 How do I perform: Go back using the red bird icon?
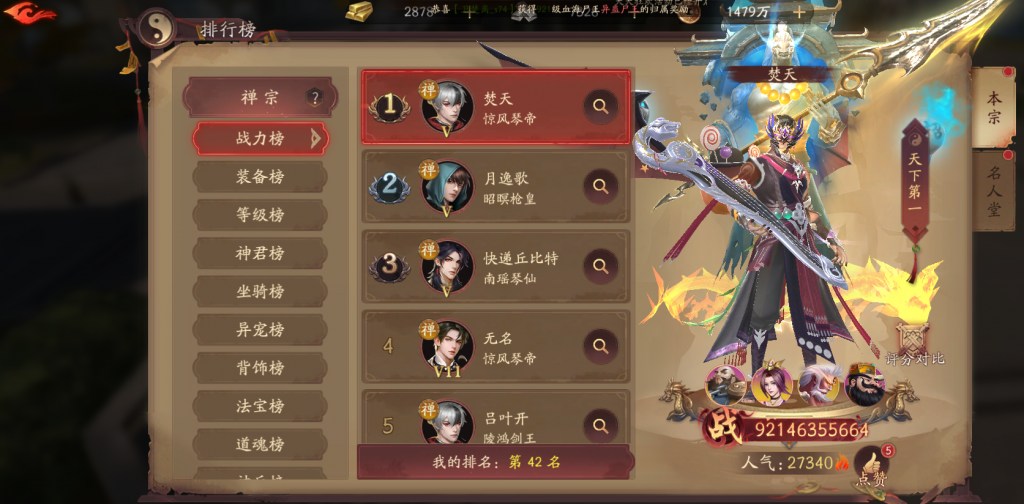[30, 14]
